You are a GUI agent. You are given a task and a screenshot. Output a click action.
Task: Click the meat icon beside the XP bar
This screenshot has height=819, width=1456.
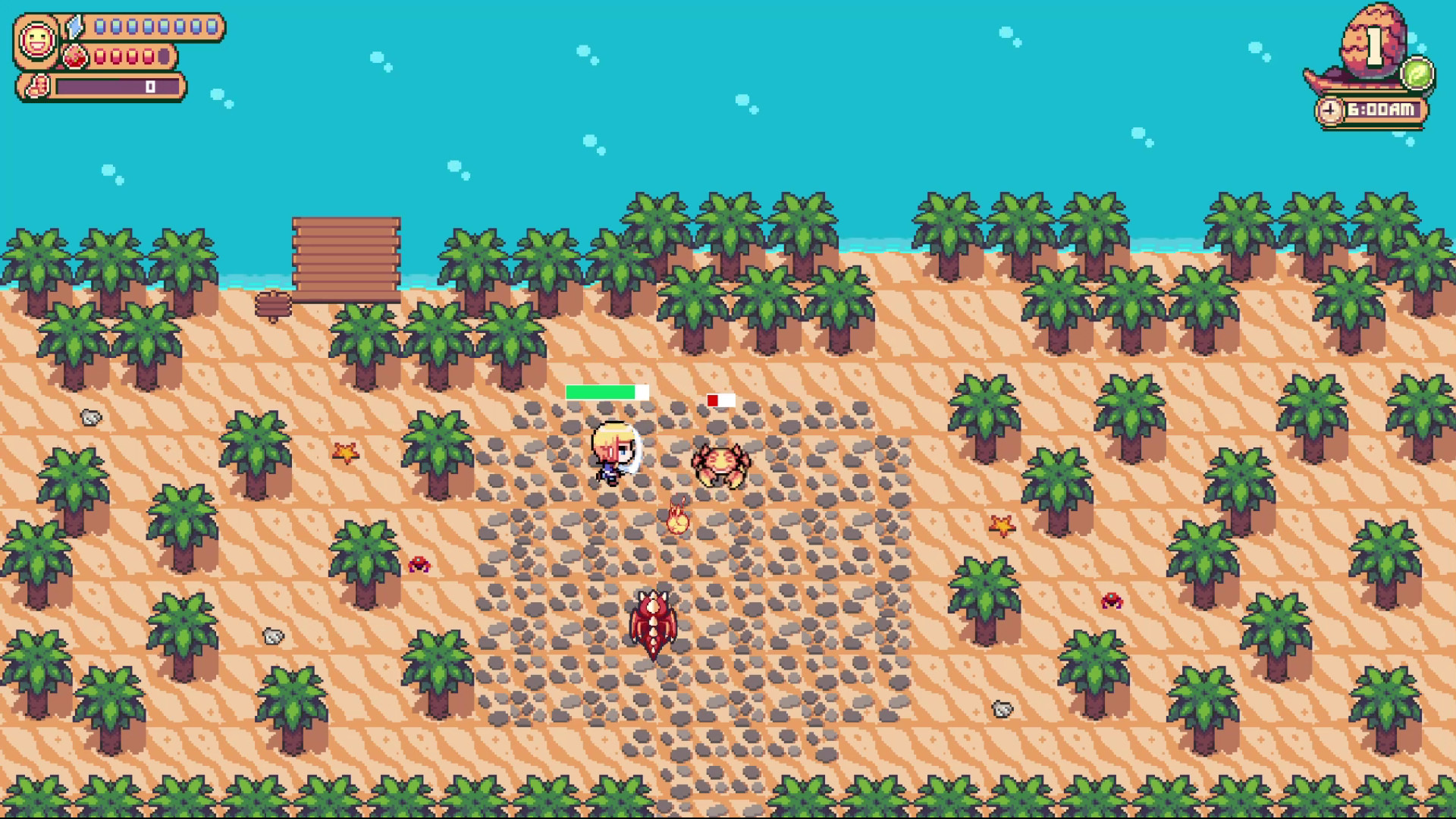pos(39,87)
